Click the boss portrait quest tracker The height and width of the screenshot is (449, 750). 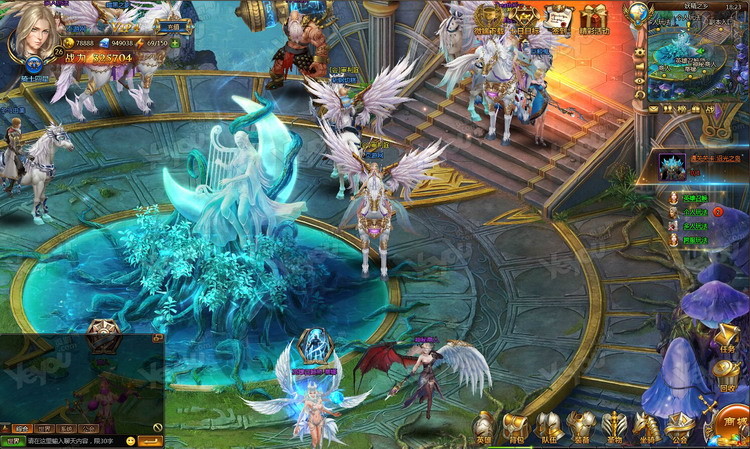[x=672, y=166]
